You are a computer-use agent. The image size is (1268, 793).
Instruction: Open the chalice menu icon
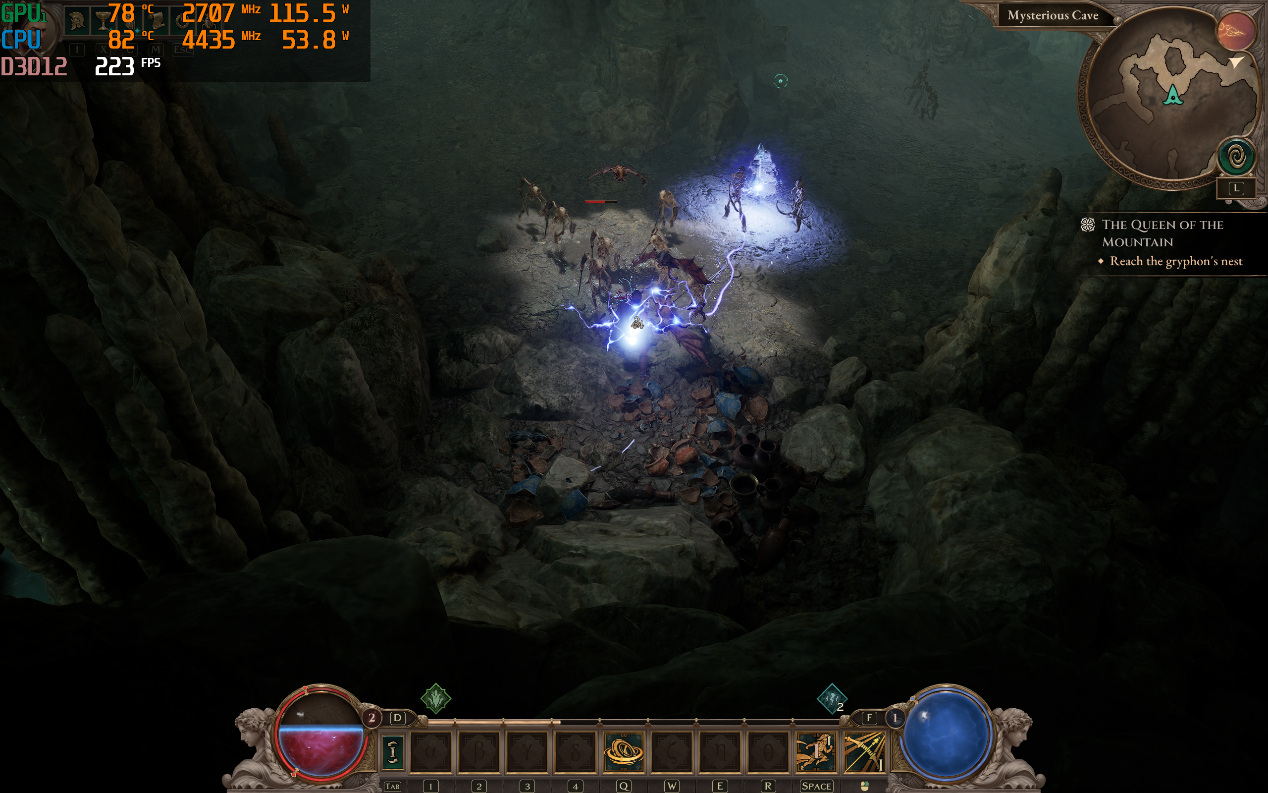point(105,21)
